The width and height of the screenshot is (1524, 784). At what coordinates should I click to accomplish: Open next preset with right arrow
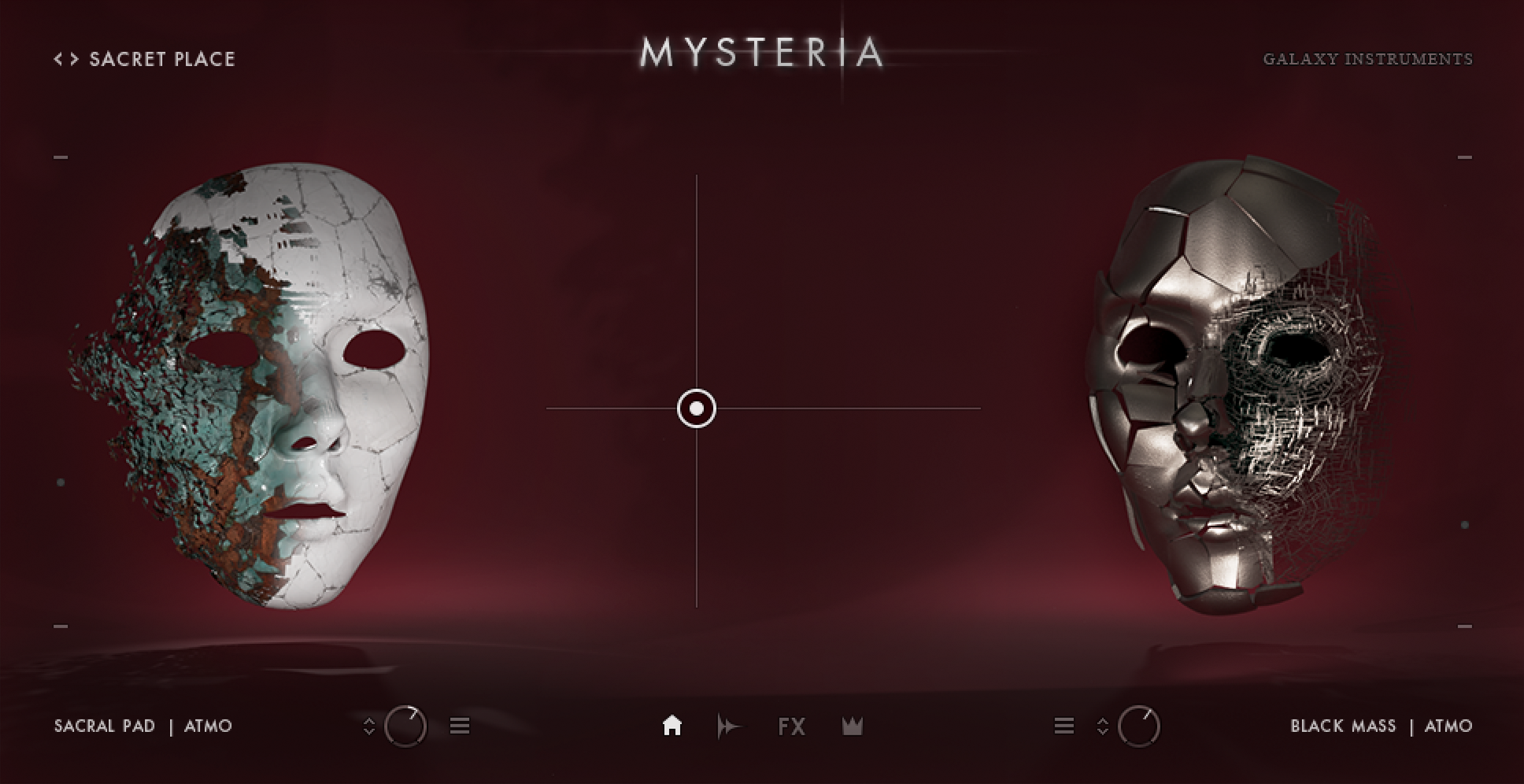coord(73,58)
